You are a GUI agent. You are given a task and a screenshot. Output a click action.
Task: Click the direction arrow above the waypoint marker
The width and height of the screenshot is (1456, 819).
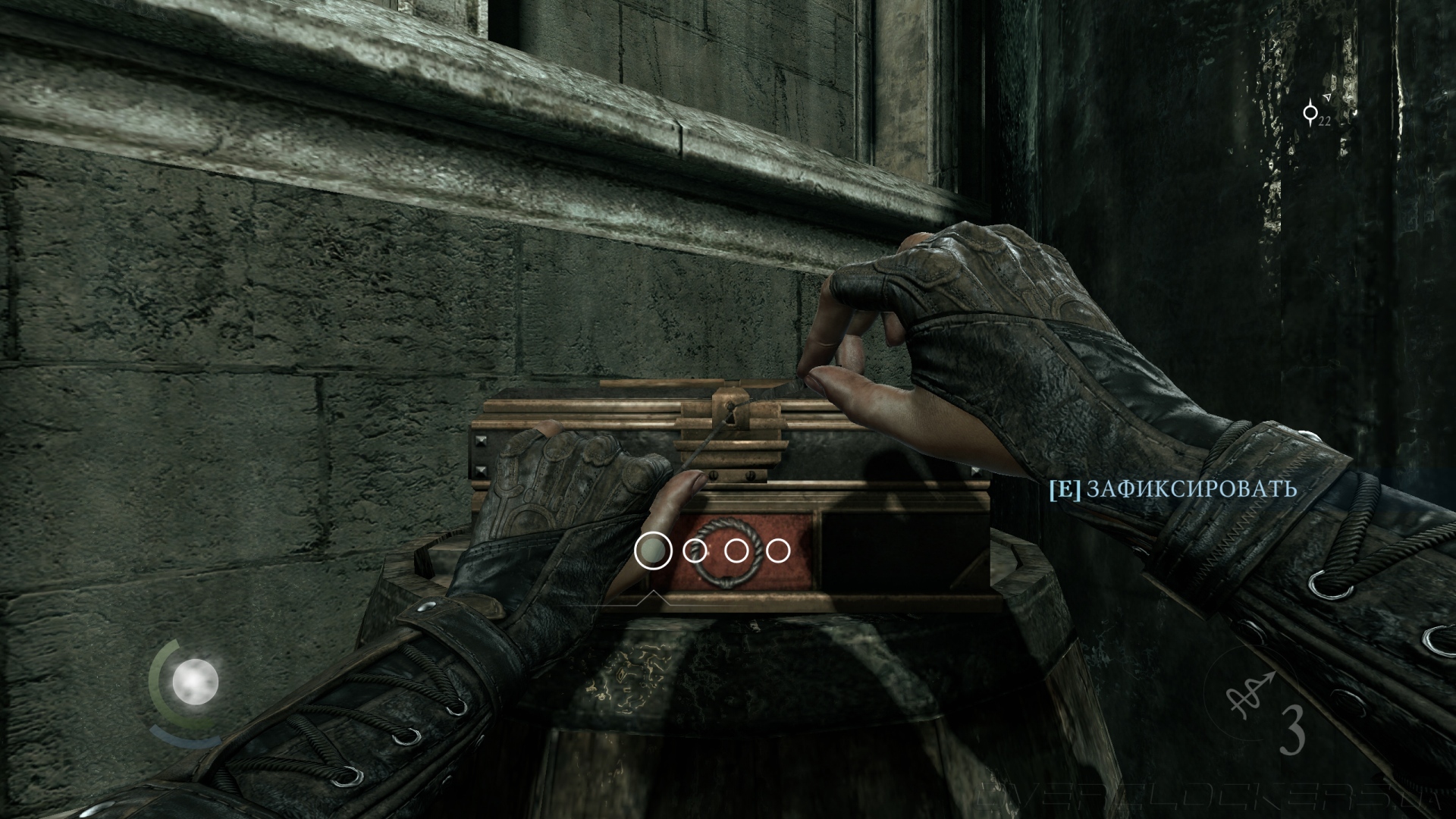pos(1326,99)
